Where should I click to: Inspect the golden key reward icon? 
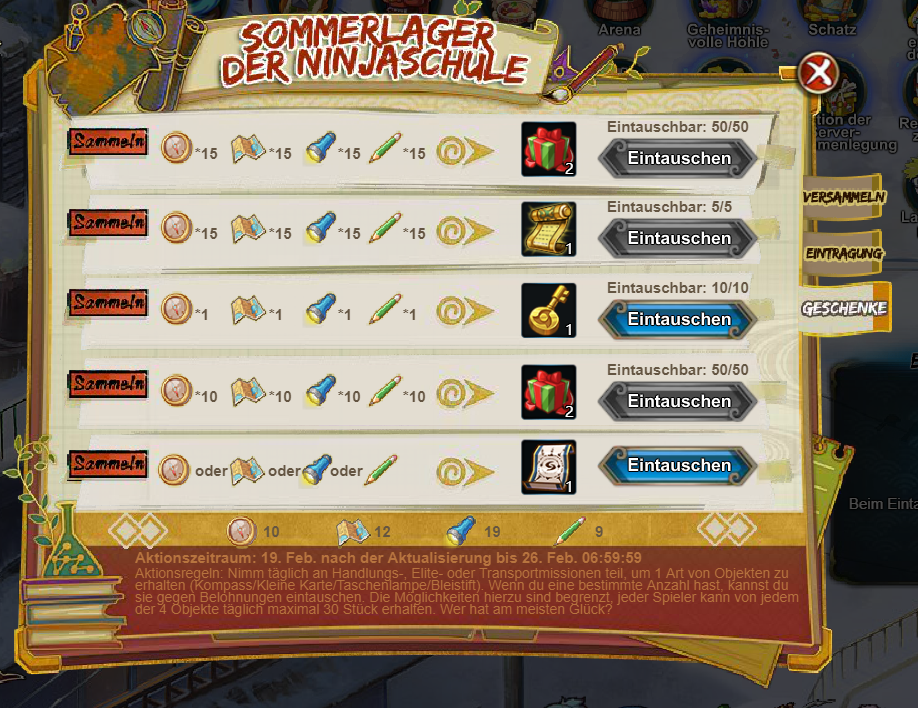click(x=549, y=311)
